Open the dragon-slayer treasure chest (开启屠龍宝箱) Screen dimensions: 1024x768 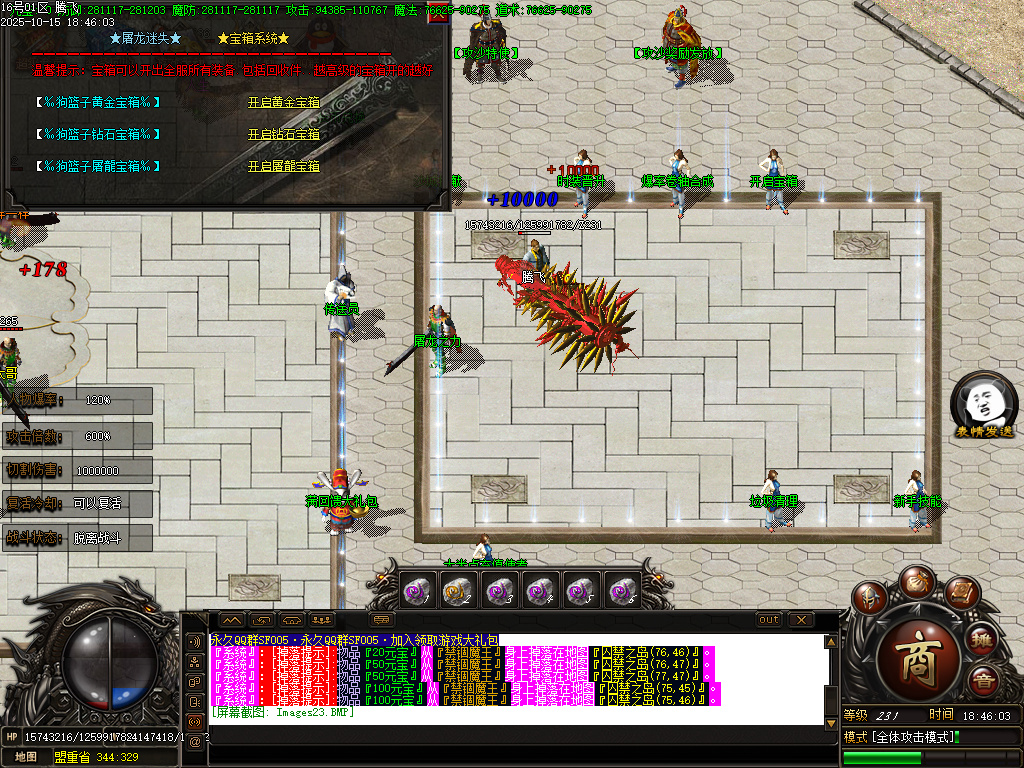[283, 166]
